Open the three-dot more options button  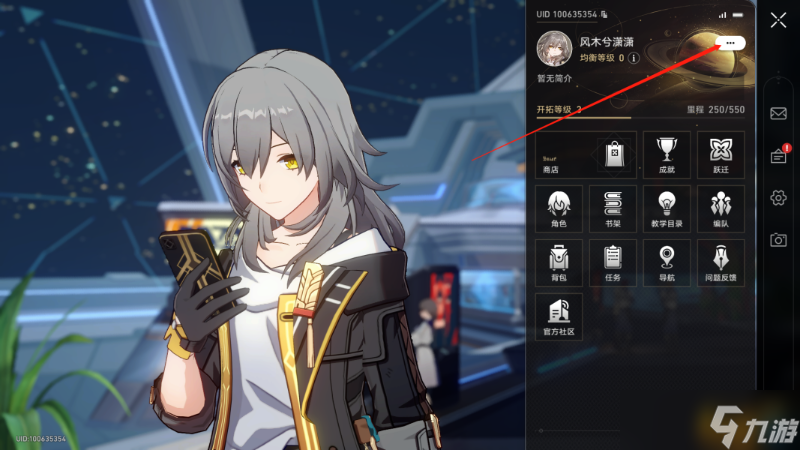730,43
